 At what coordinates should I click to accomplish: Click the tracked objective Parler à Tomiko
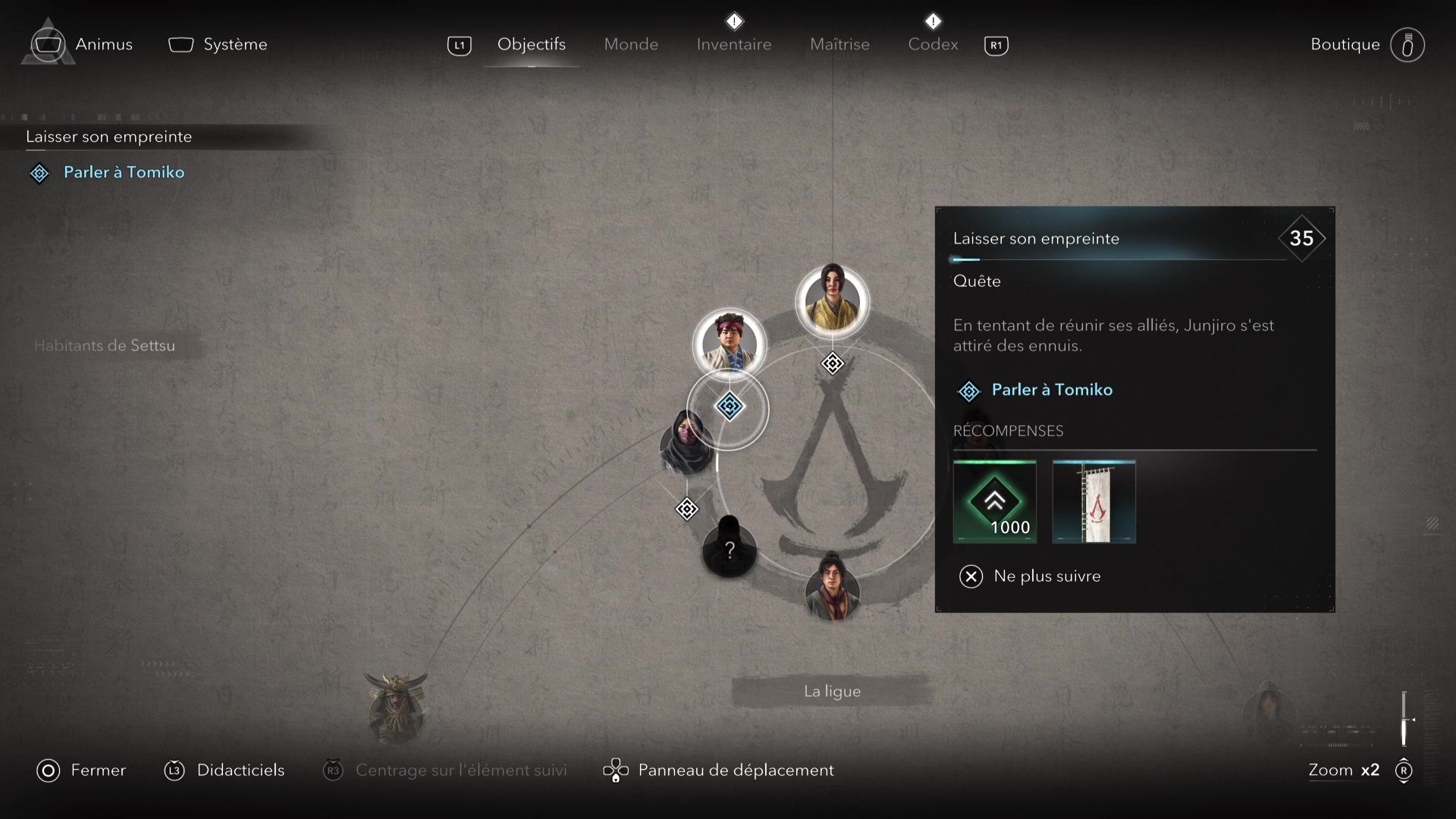point(124,172)
